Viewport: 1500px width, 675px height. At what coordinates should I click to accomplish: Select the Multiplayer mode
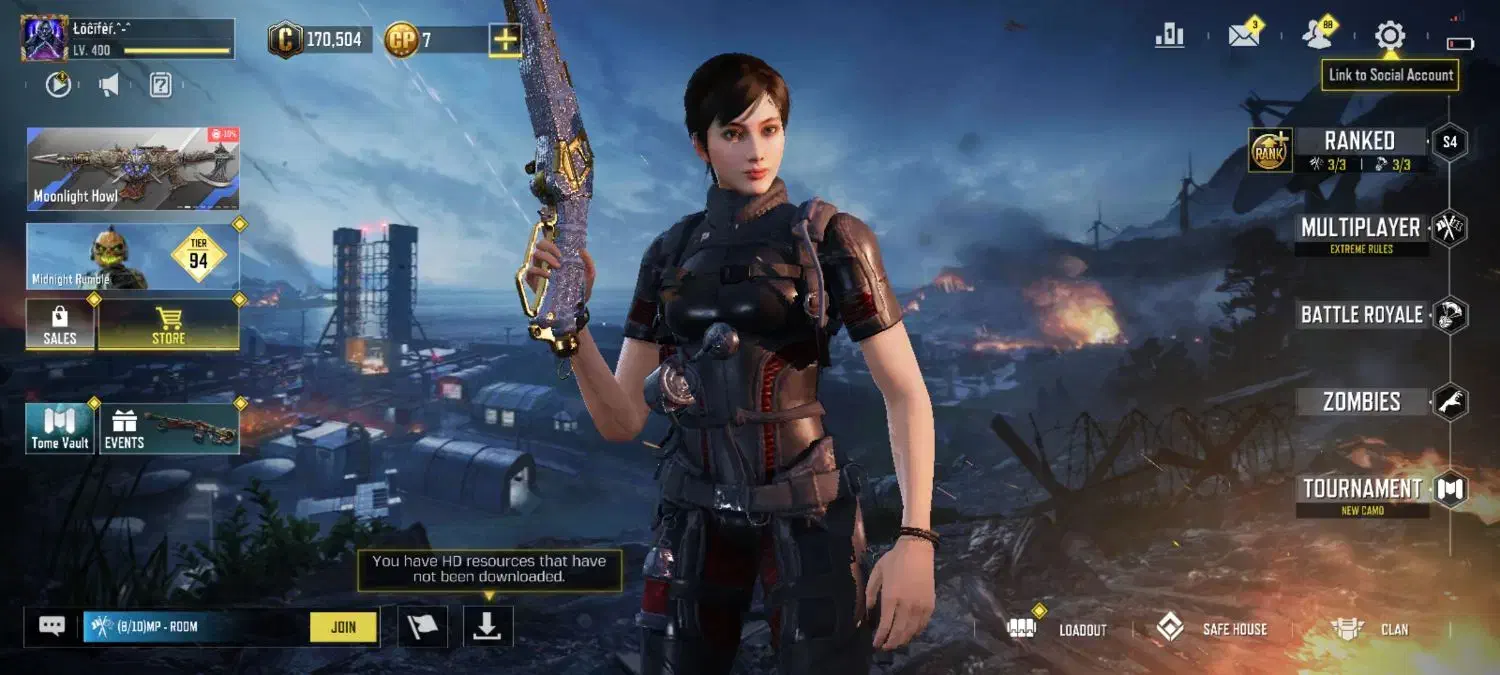1360,228
